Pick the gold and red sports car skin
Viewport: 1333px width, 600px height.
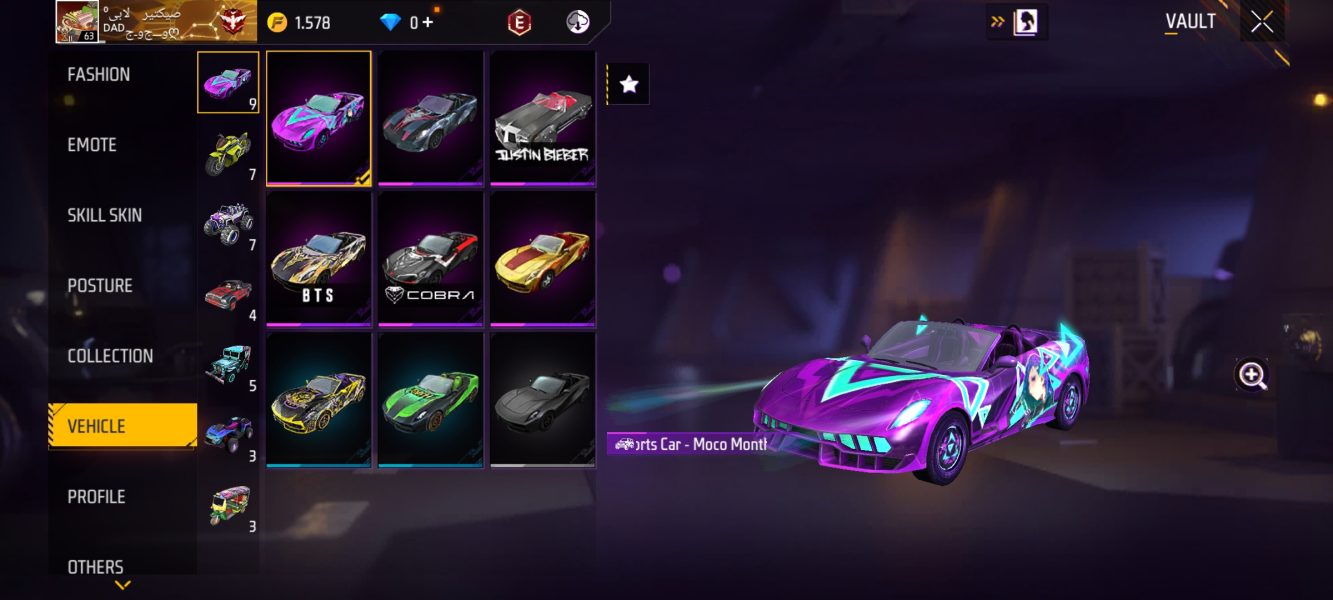pyautogui.click(x=542, y=259)
